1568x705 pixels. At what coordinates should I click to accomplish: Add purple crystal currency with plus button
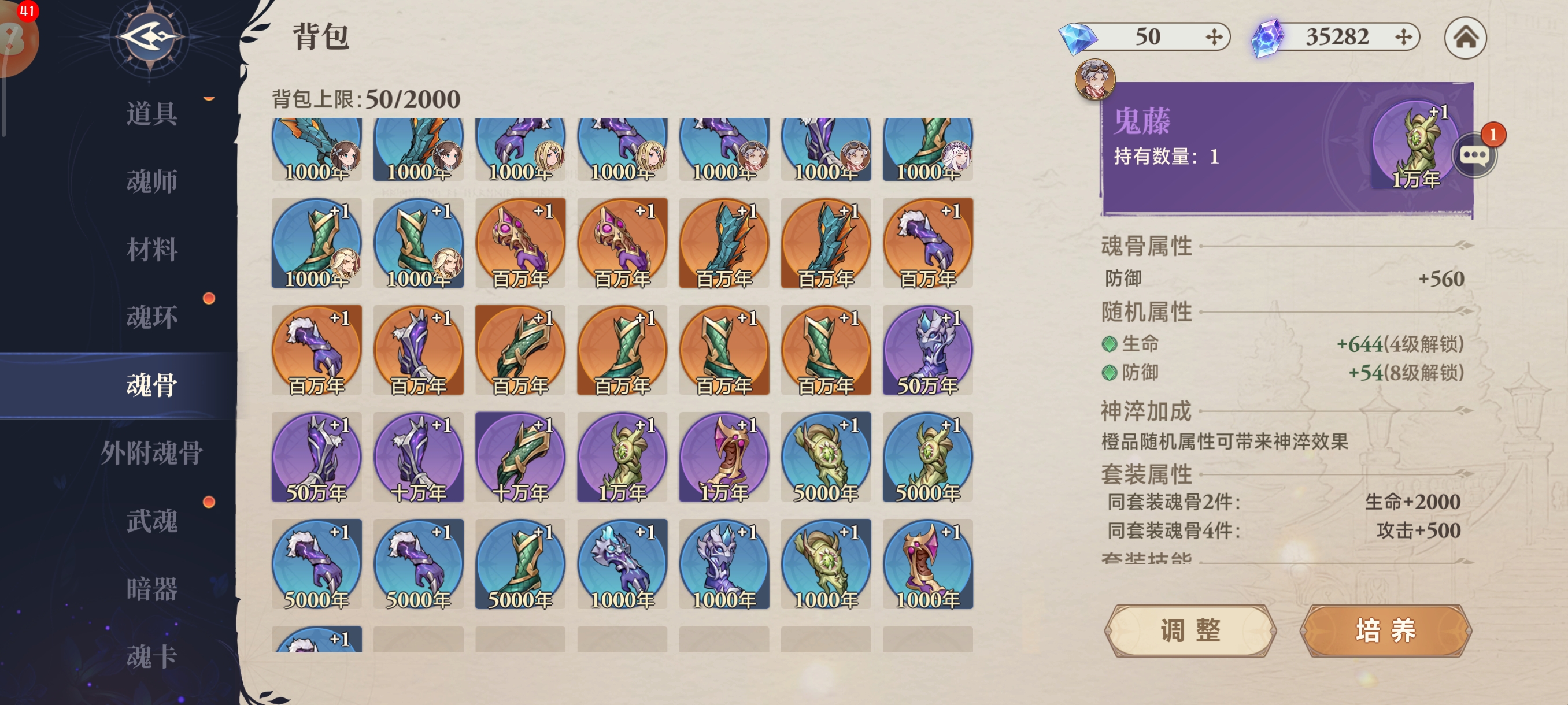(1403, 37)
